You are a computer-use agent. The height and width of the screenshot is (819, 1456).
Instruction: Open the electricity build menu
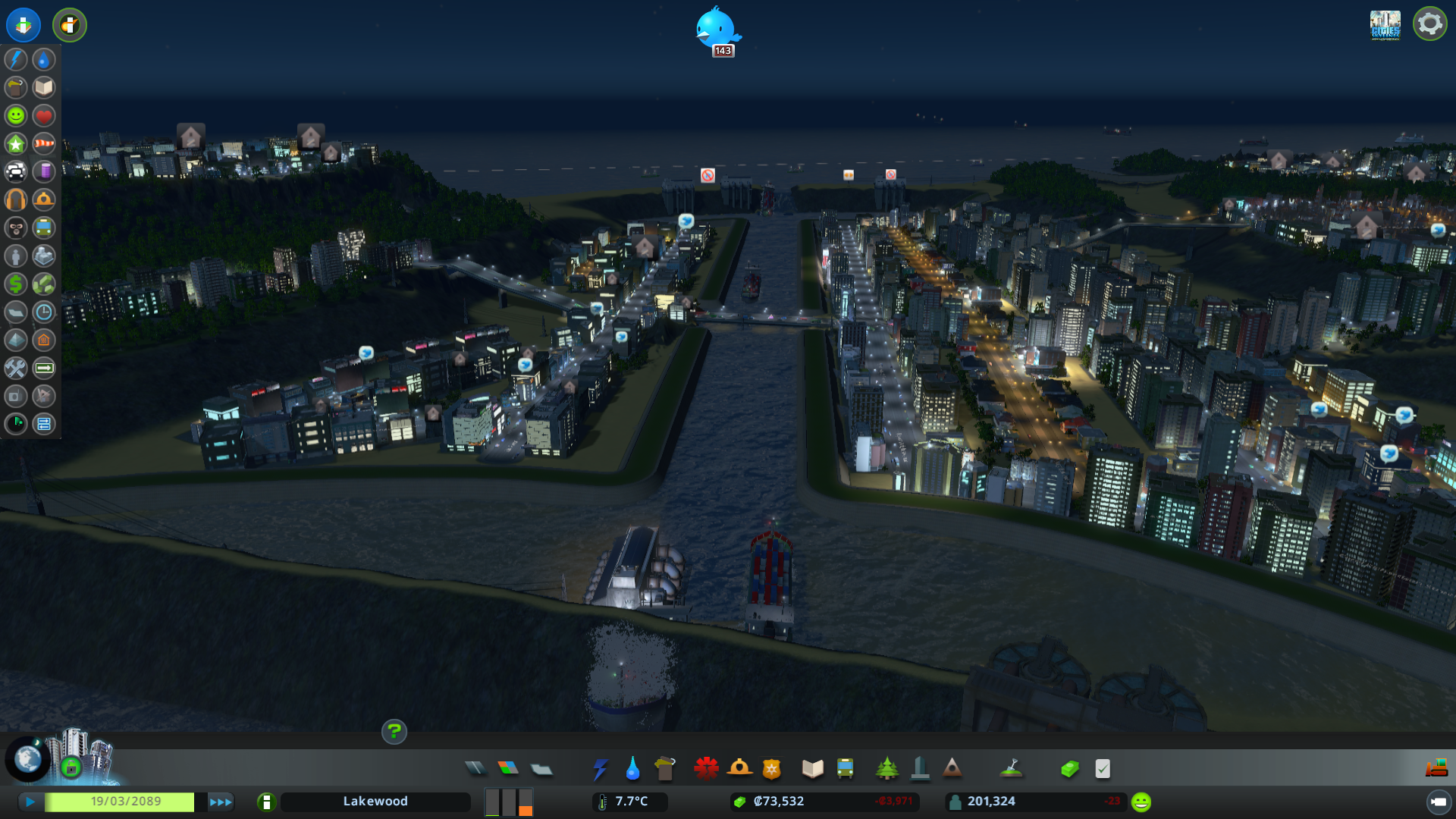[600, 769]
